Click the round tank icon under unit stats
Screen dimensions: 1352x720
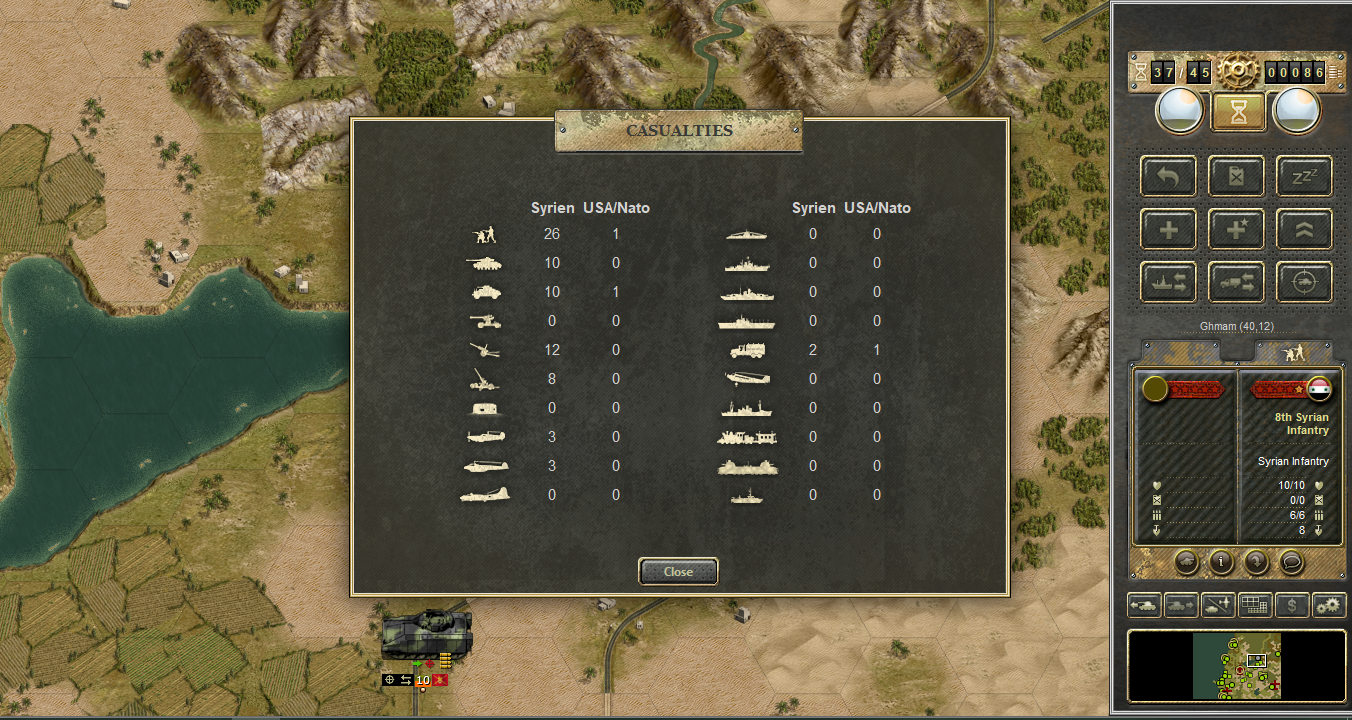coord(1185,561)
